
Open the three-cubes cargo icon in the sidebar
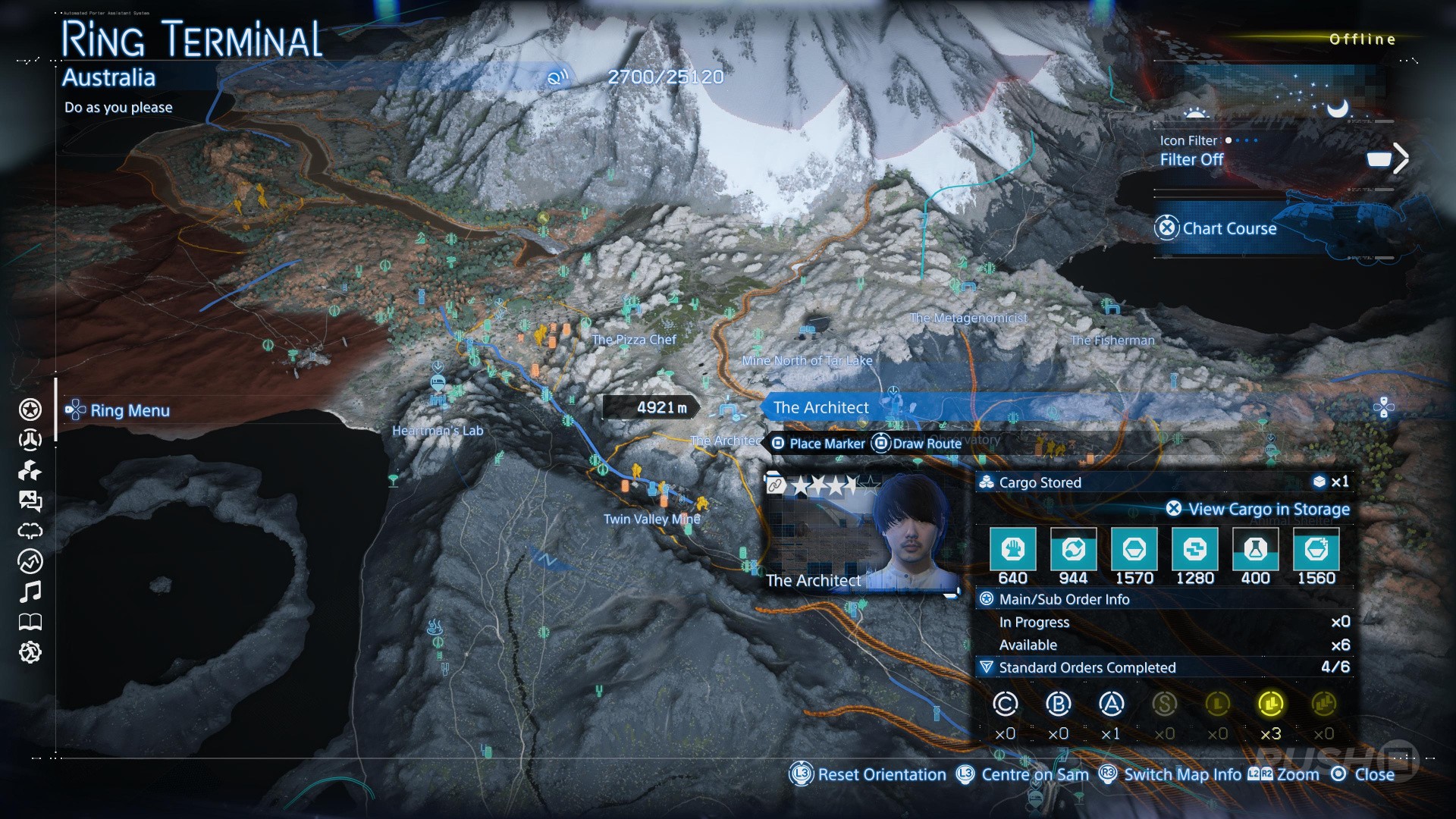(30, 471)
